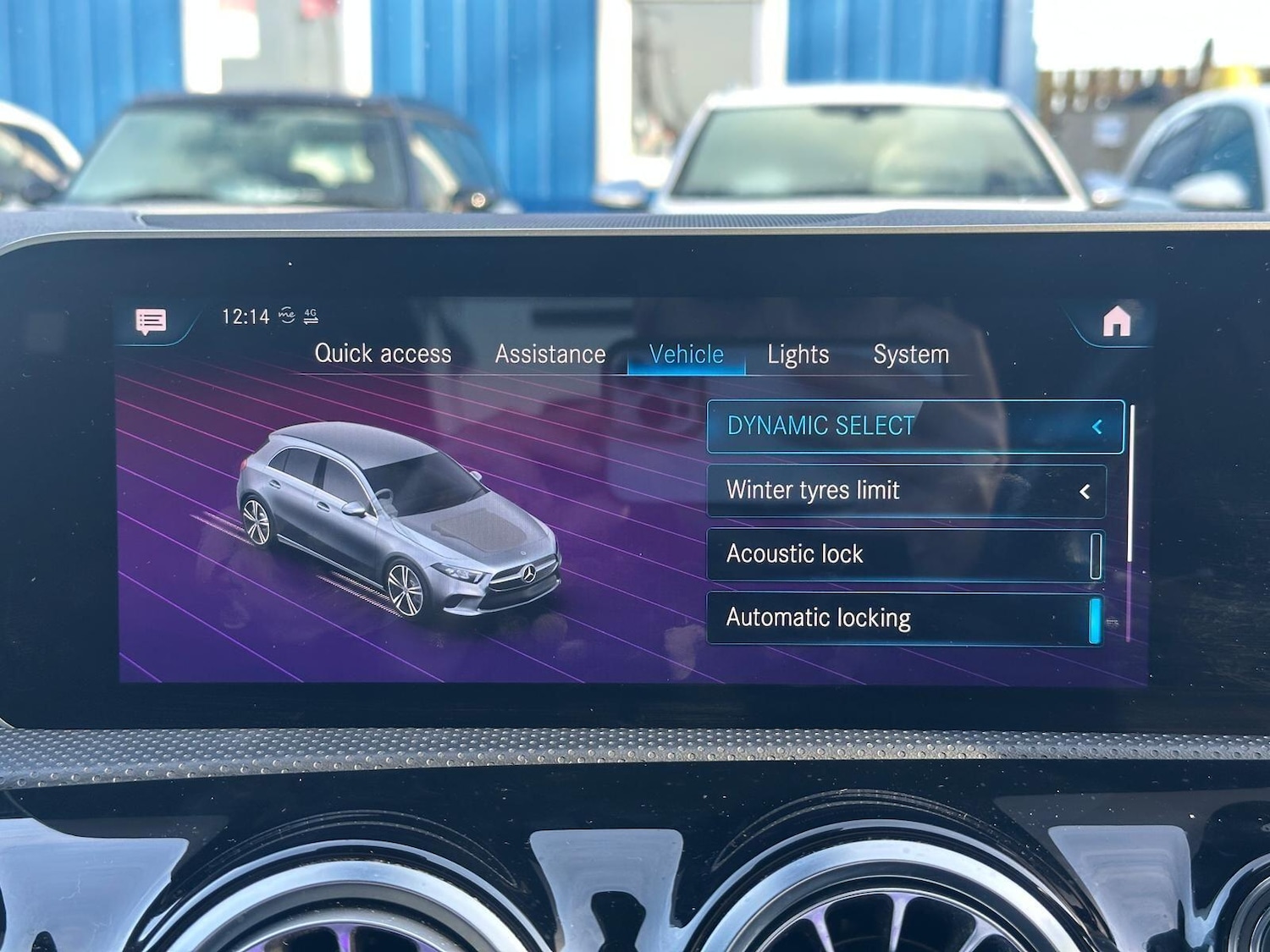Click the Acoustic lock label
The image size is (1270, 952).
tap(794, 554)
